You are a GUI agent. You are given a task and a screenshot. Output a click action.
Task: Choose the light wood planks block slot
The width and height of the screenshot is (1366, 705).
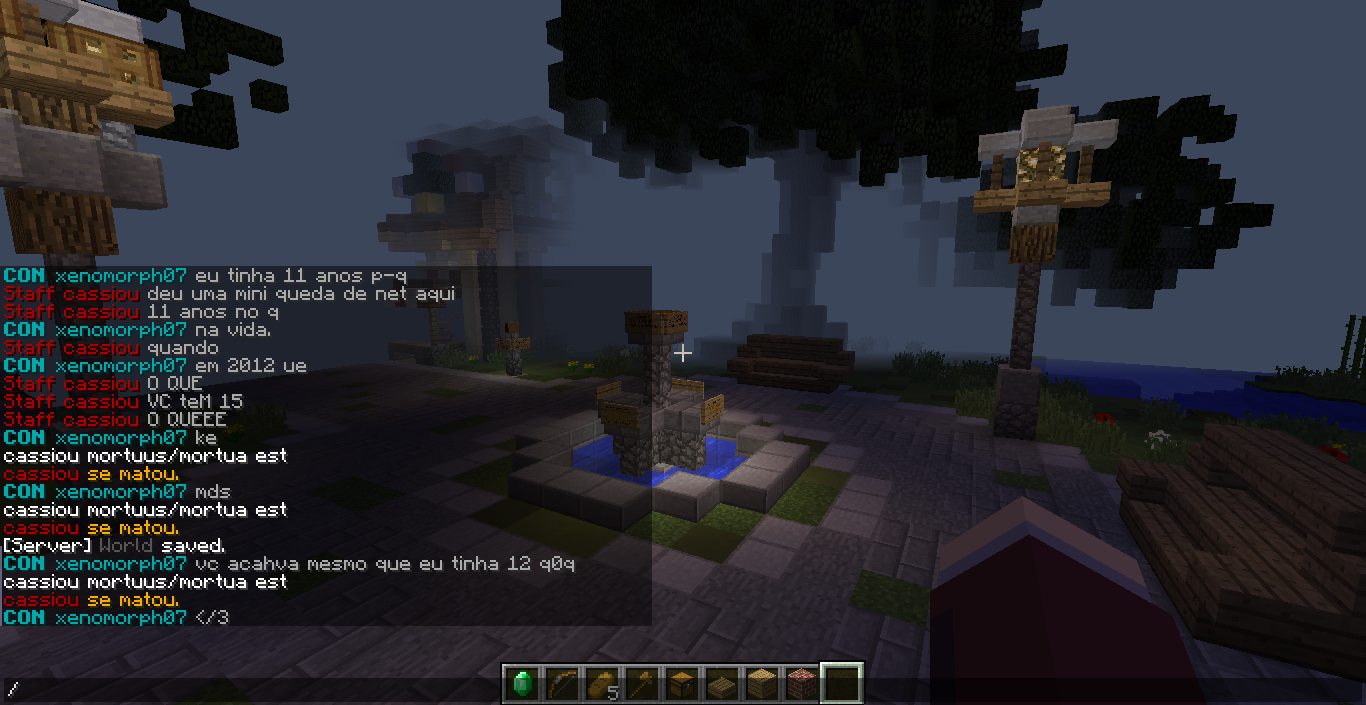tap(762, 684)
